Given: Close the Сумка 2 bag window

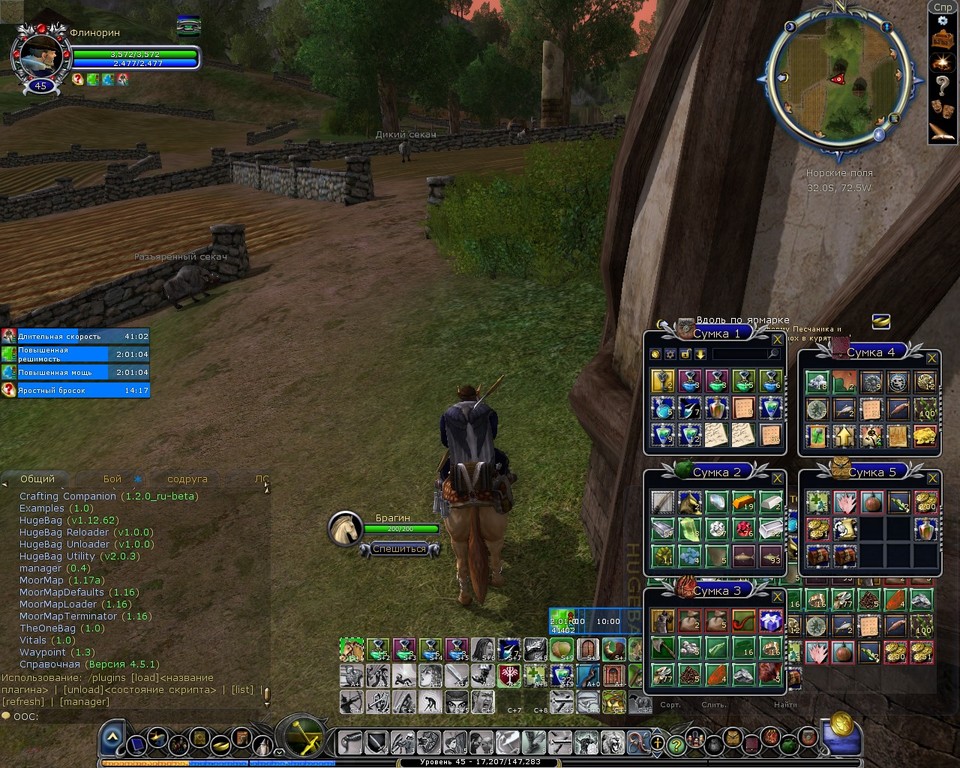Looking at the screenshot, I should (x=777, y=478).
